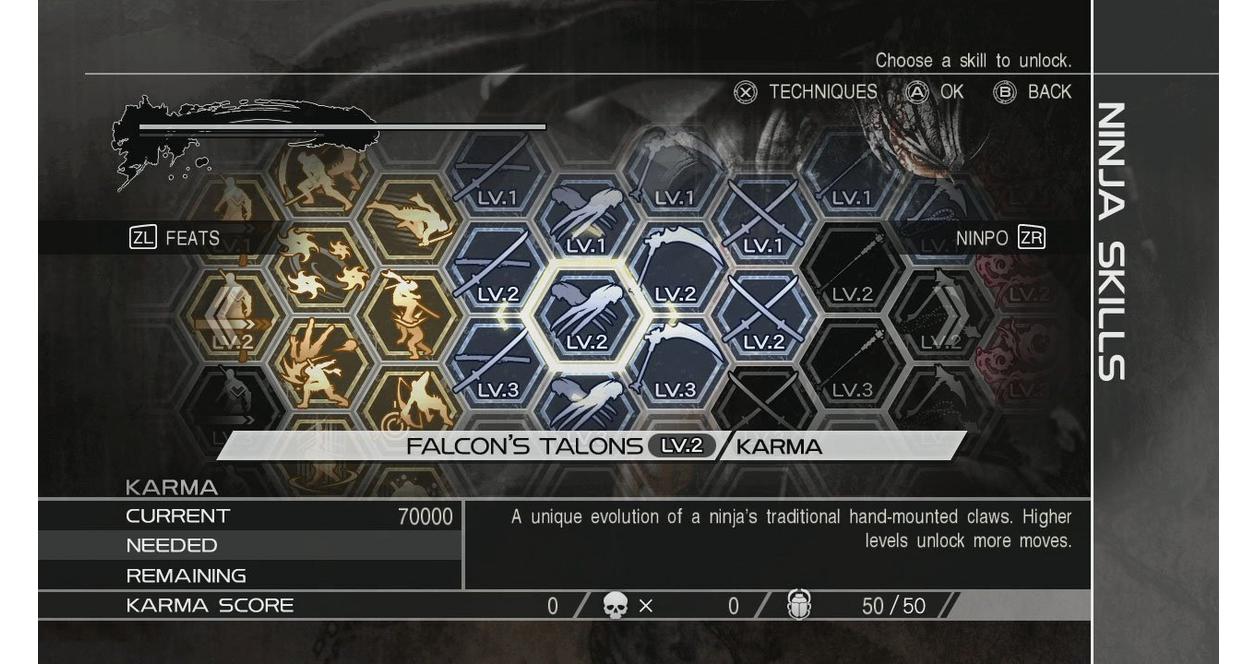Image resolution: width=1256 pixels, height=664 pixels.
Task: Select the locked staff LV.2 hexagon
Action: click(x=852, y=269)
